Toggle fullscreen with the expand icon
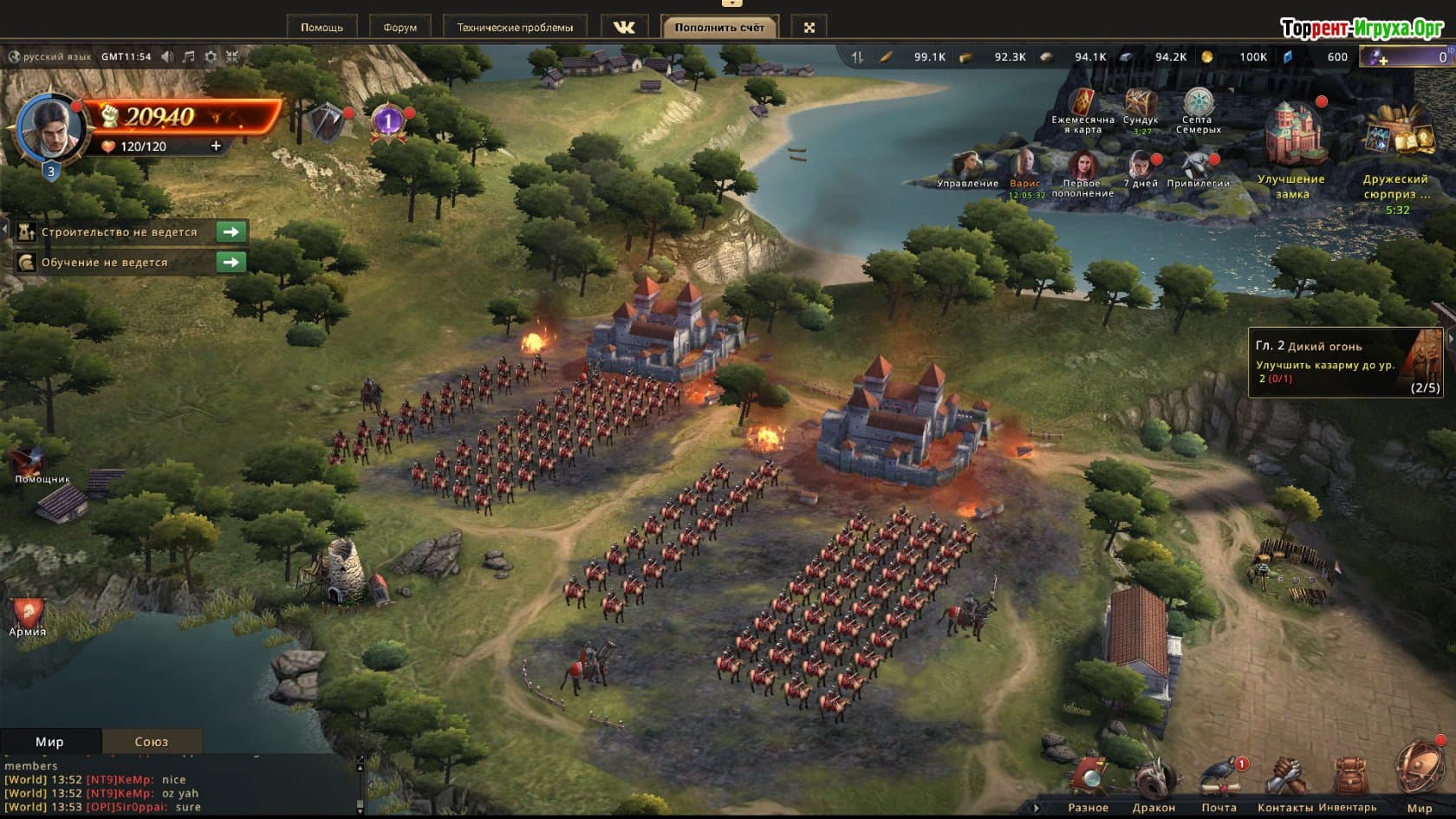This screenshot has height=819, width=1456. [809, 28]
